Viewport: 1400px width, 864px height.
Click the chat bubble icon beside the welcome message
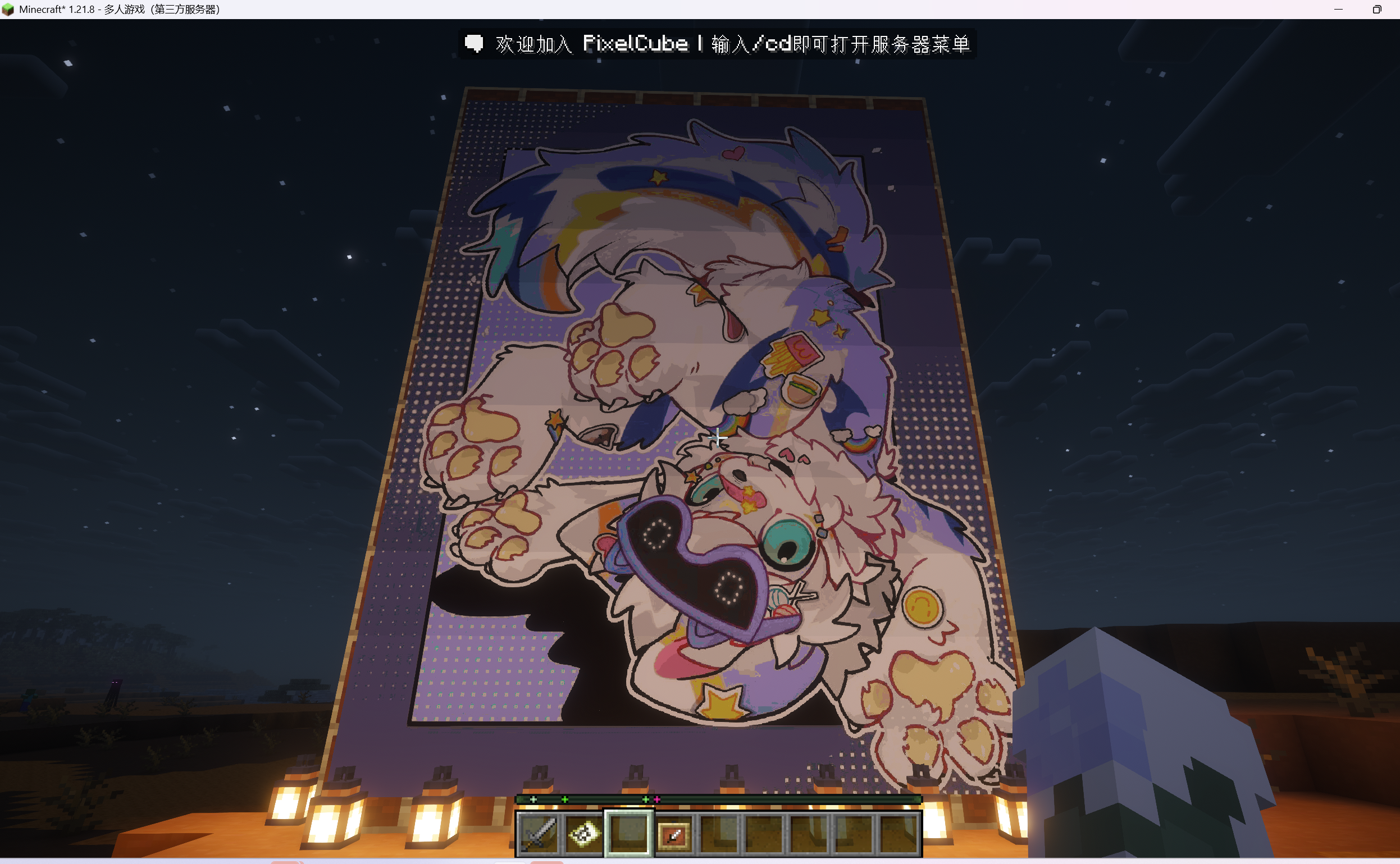click(475, 43)
